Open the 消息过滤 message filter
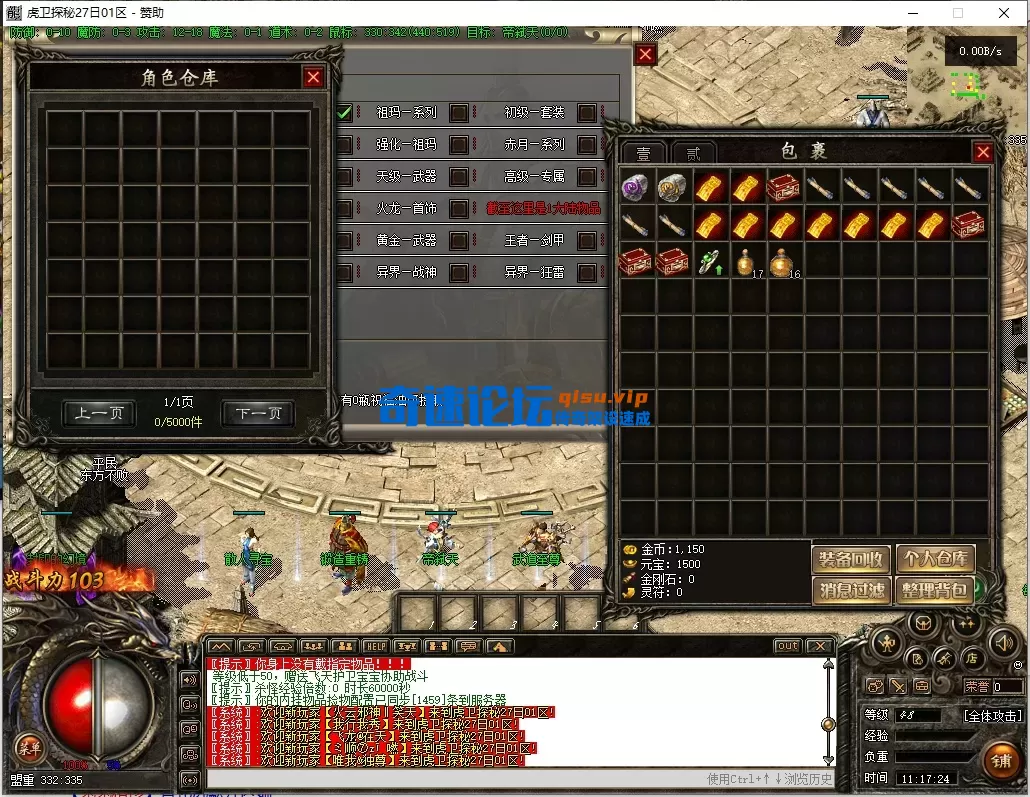The height and width of the screenshot is (797, 1030). tap(850, 590)
